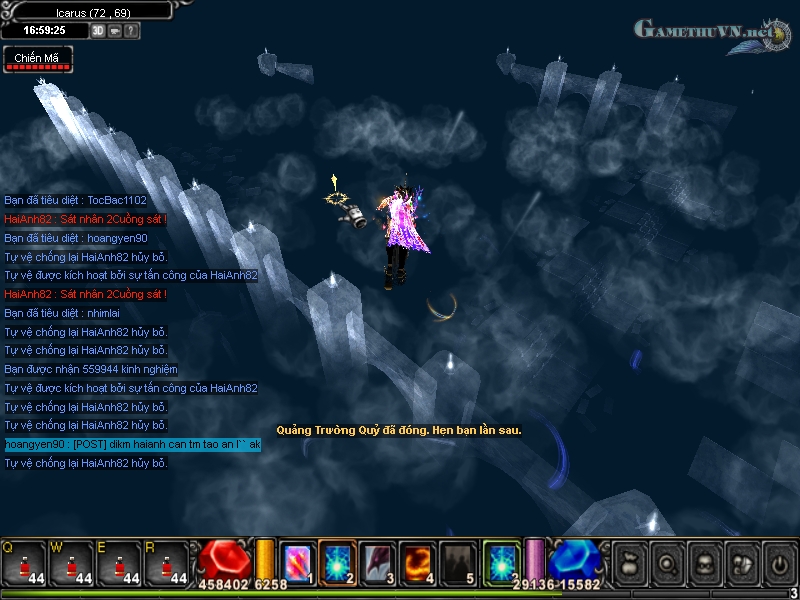Select the Chiến Mã pet panel
Image resolution: width=800 pixels, height=600 pixels.
coord(38,60)
